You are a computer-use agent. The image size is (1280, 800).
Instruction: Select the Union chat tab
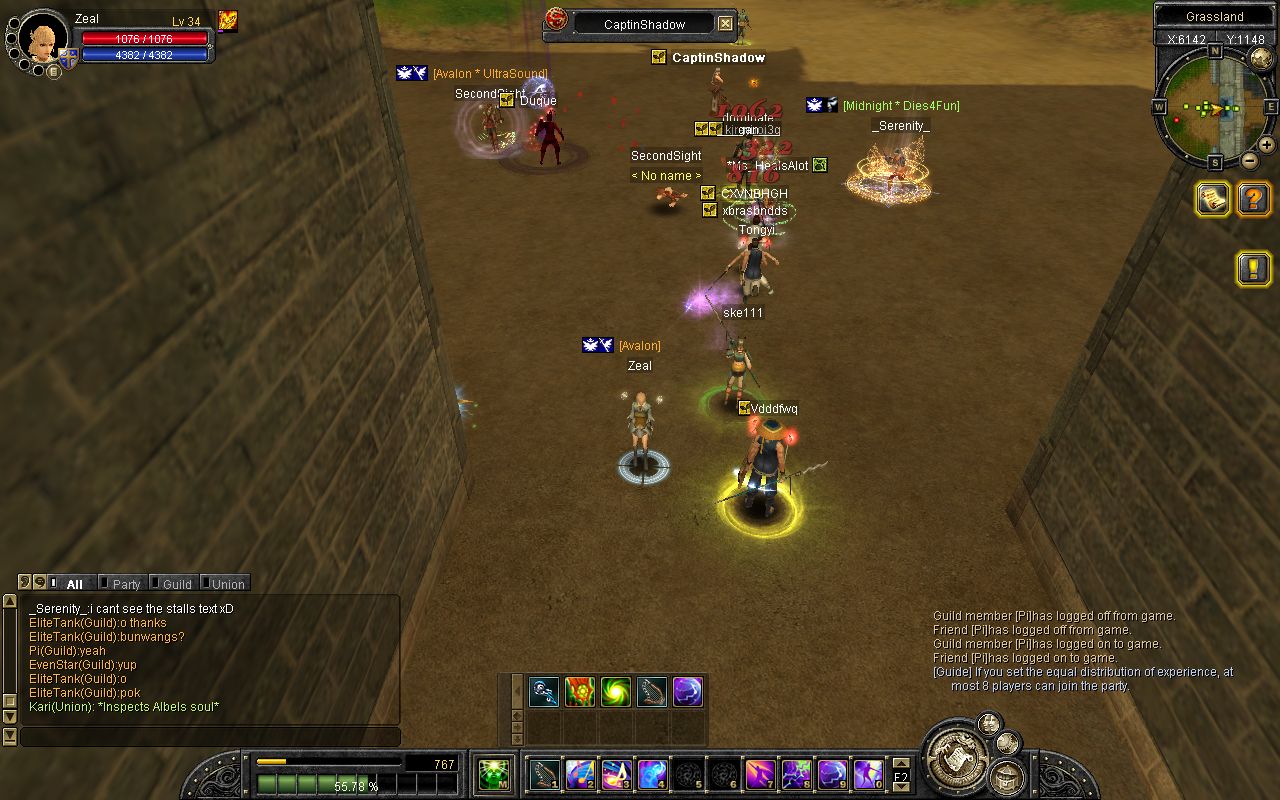(x=226, y=584)
